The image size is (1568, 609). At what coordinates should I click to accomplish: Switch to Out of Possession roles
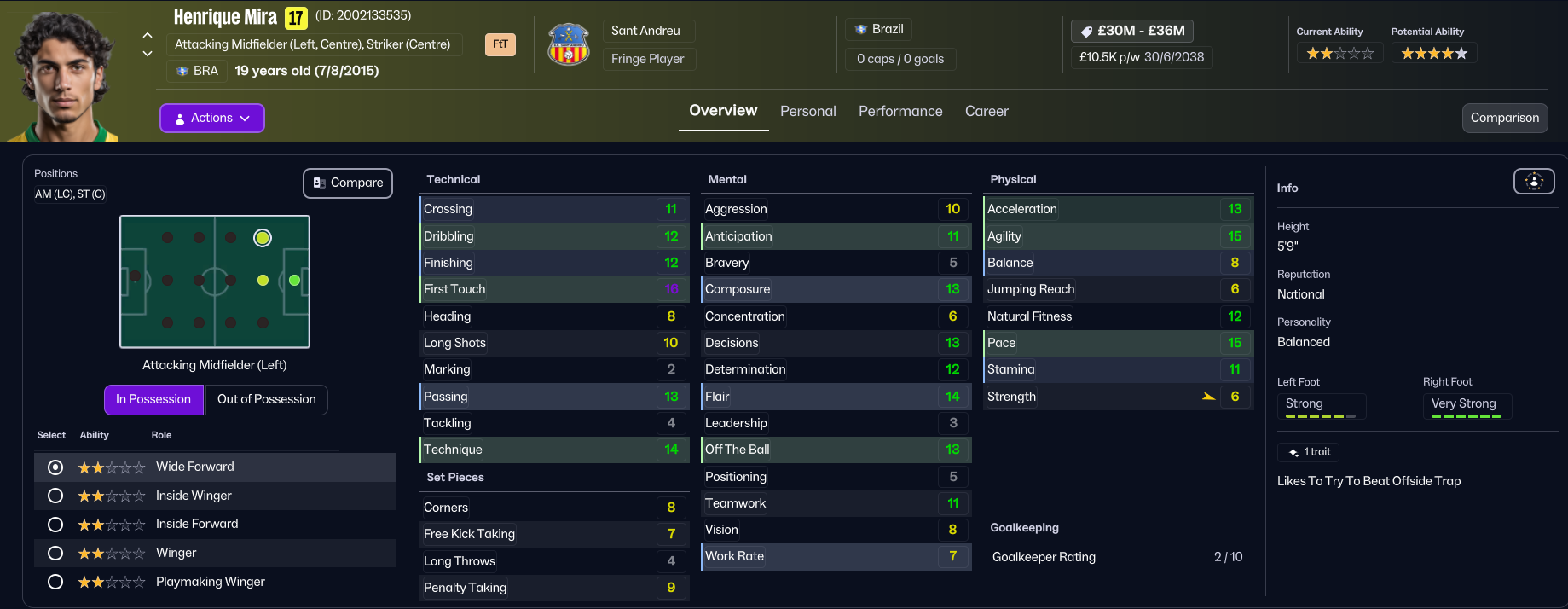[266, 399]
